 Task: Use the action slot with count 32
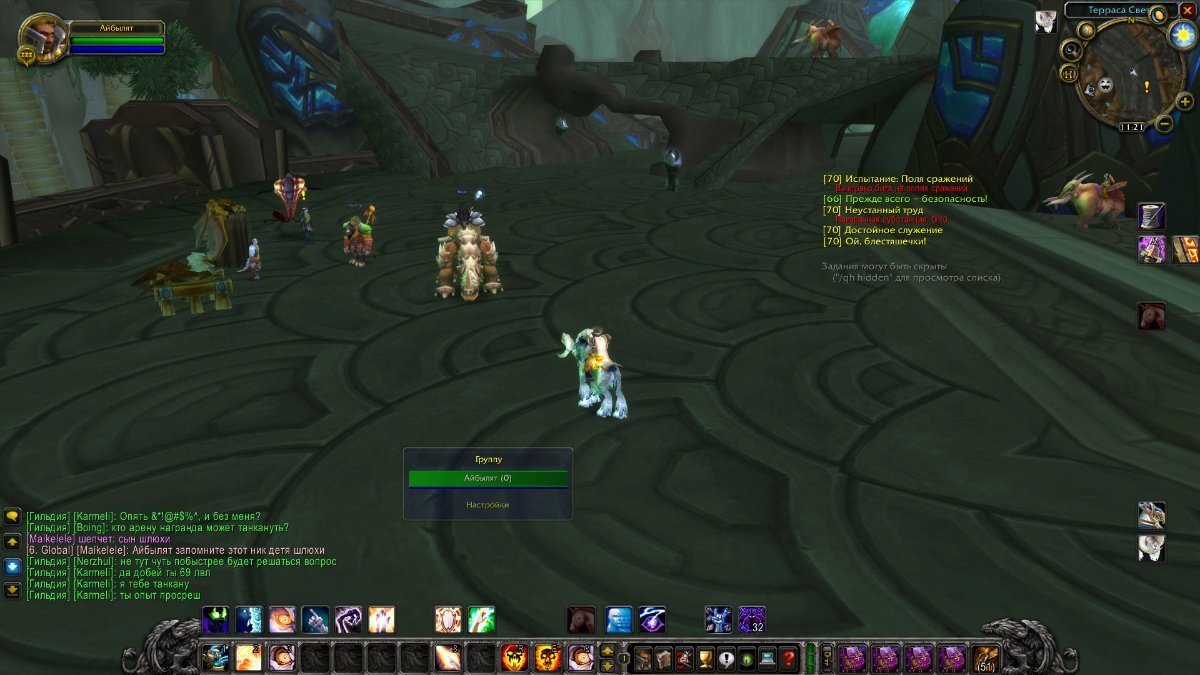(752, 620)
